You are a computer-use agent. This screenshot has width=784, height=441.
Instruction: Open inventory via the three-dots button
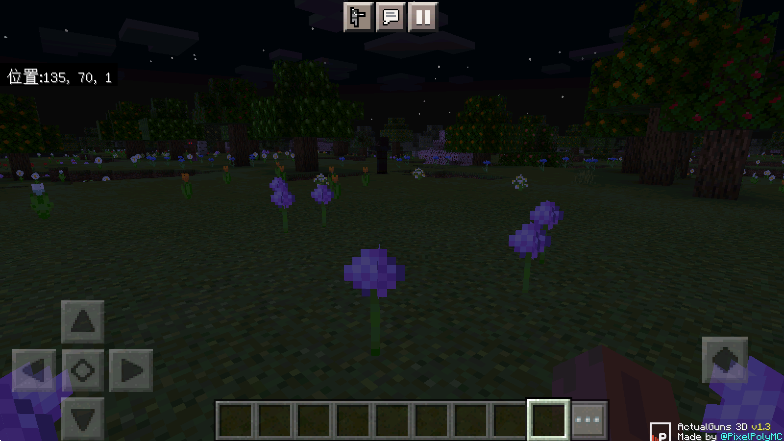pos(589,418)
